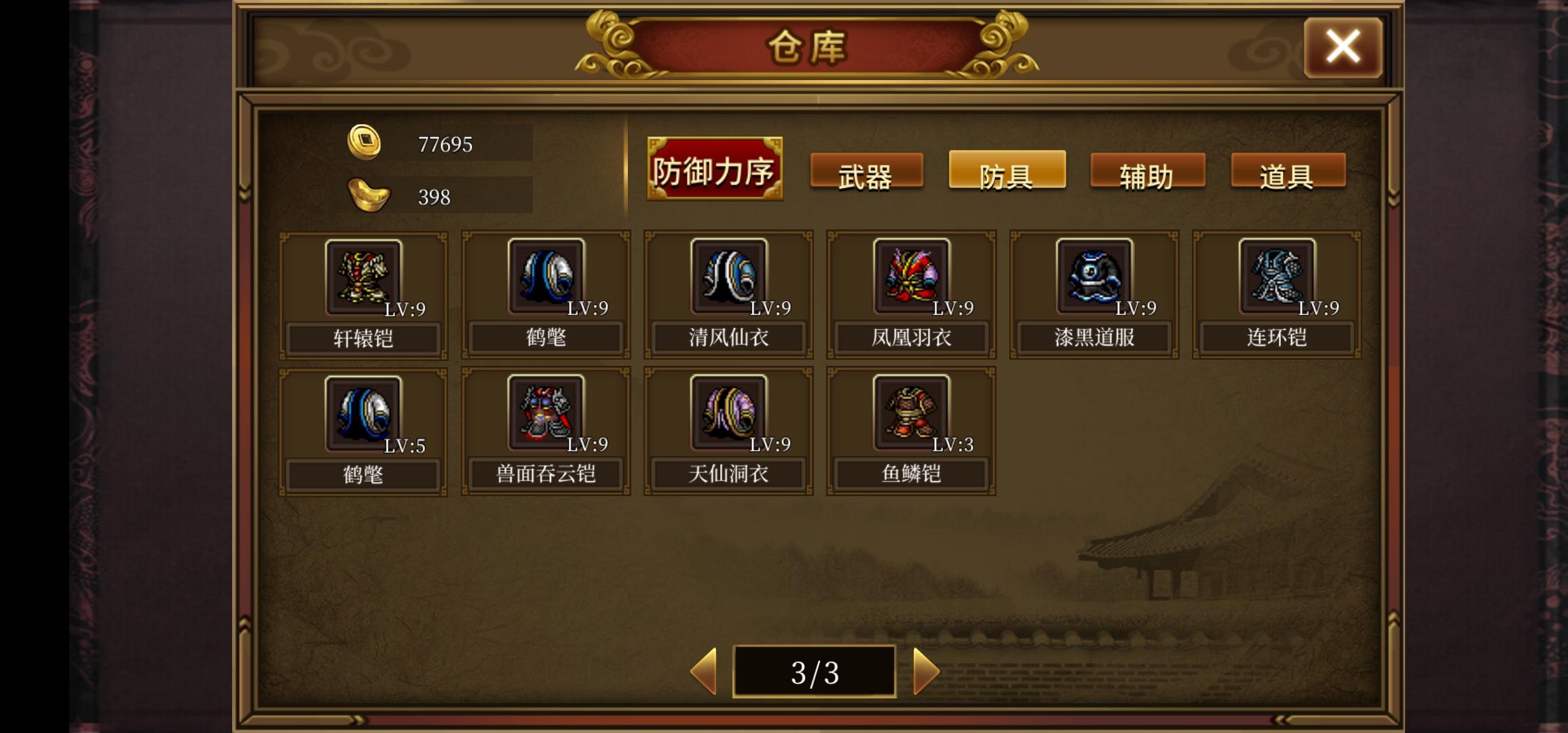Switch to the 辅助 auxiliary tab

click(1147, 175)
